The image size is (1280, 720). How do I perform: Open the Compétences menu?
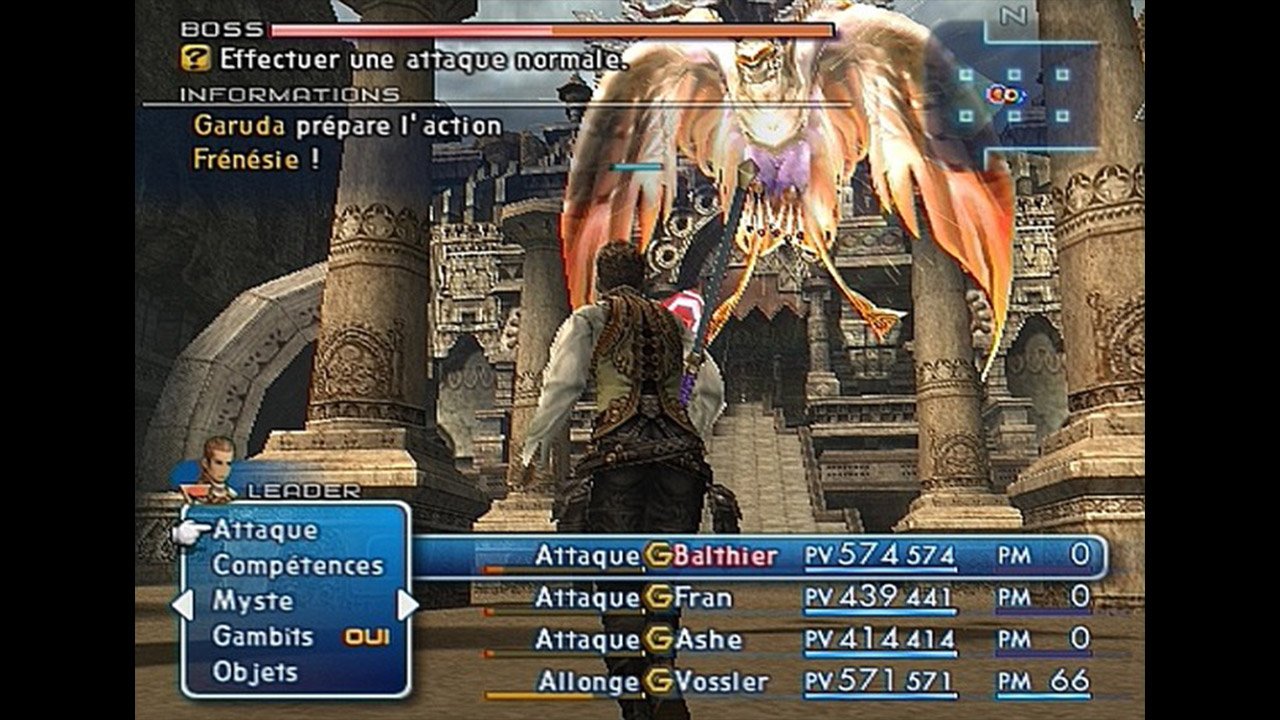click(297, 565)
